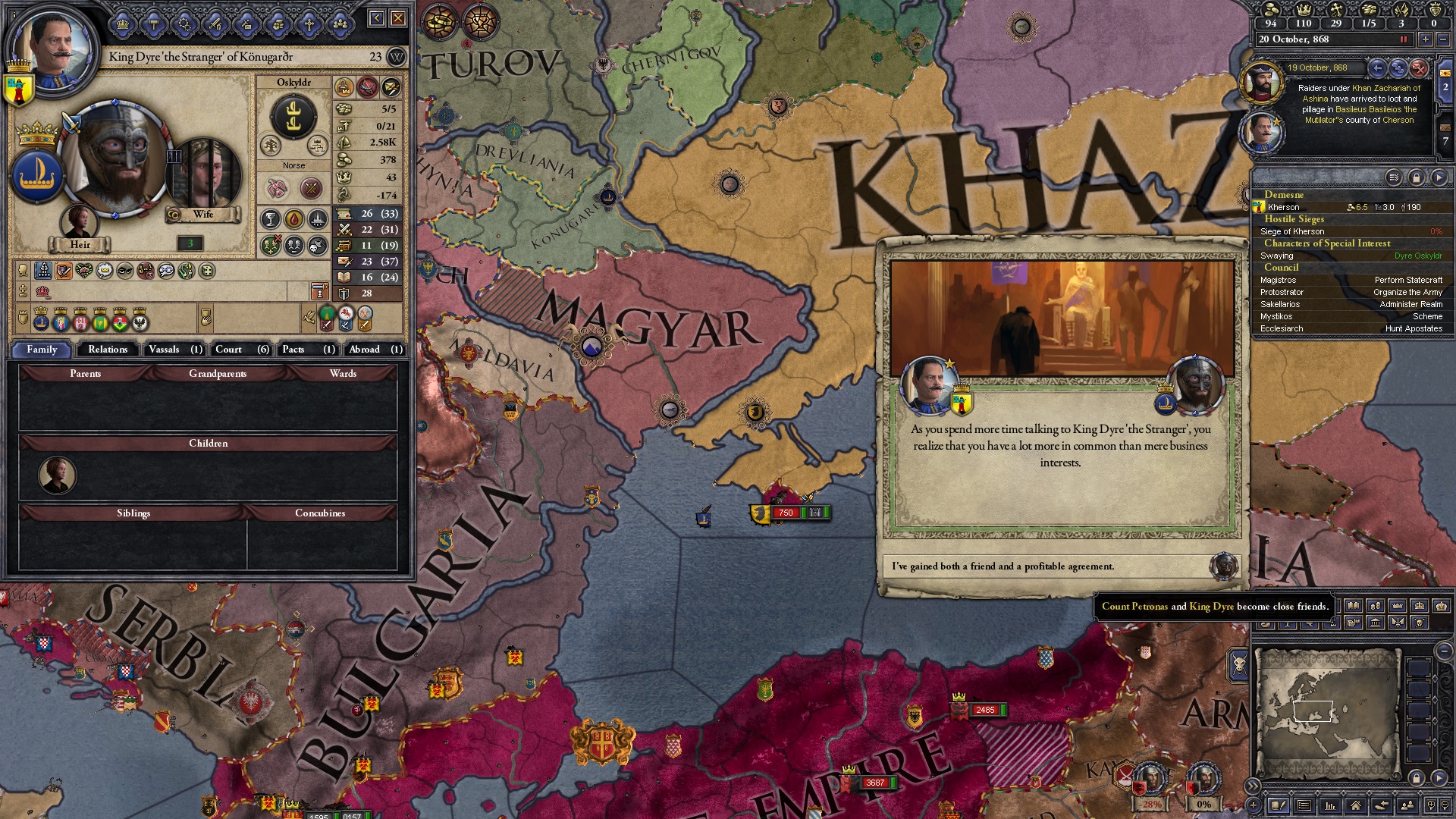
Task: Select the Siege of Kherson outliner entry
Action: pyautogui.click(x=1292, y=231)
